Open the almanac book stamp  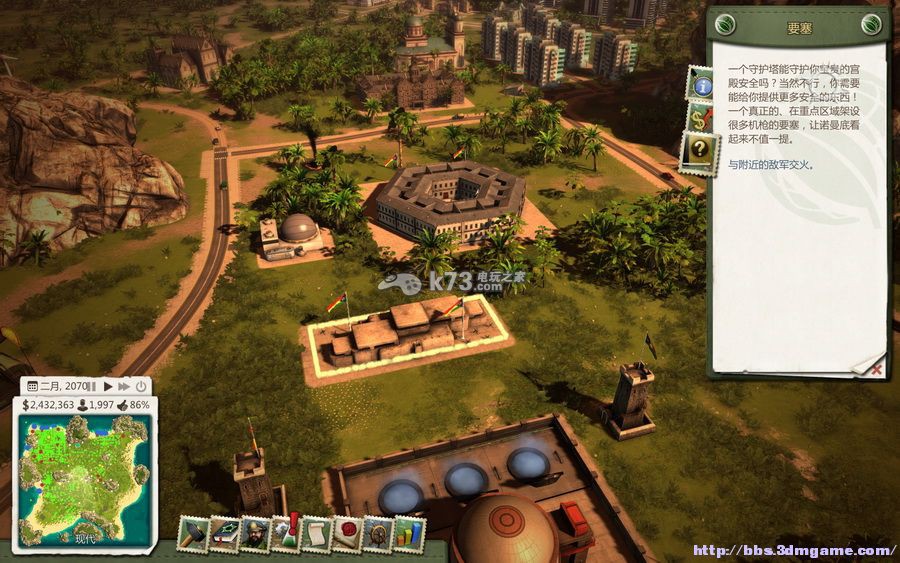click(225, 535)
